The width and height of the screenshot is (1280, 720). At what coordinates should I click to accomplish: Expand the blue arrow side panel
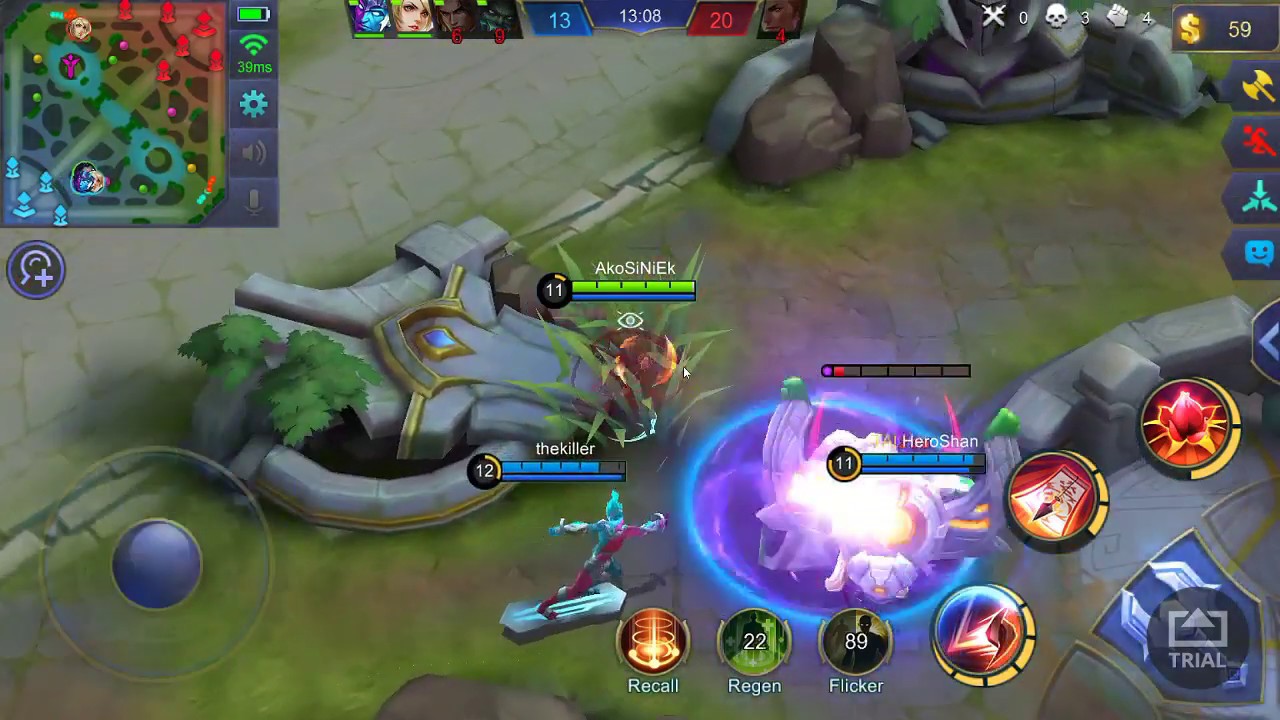[1268, 342]
